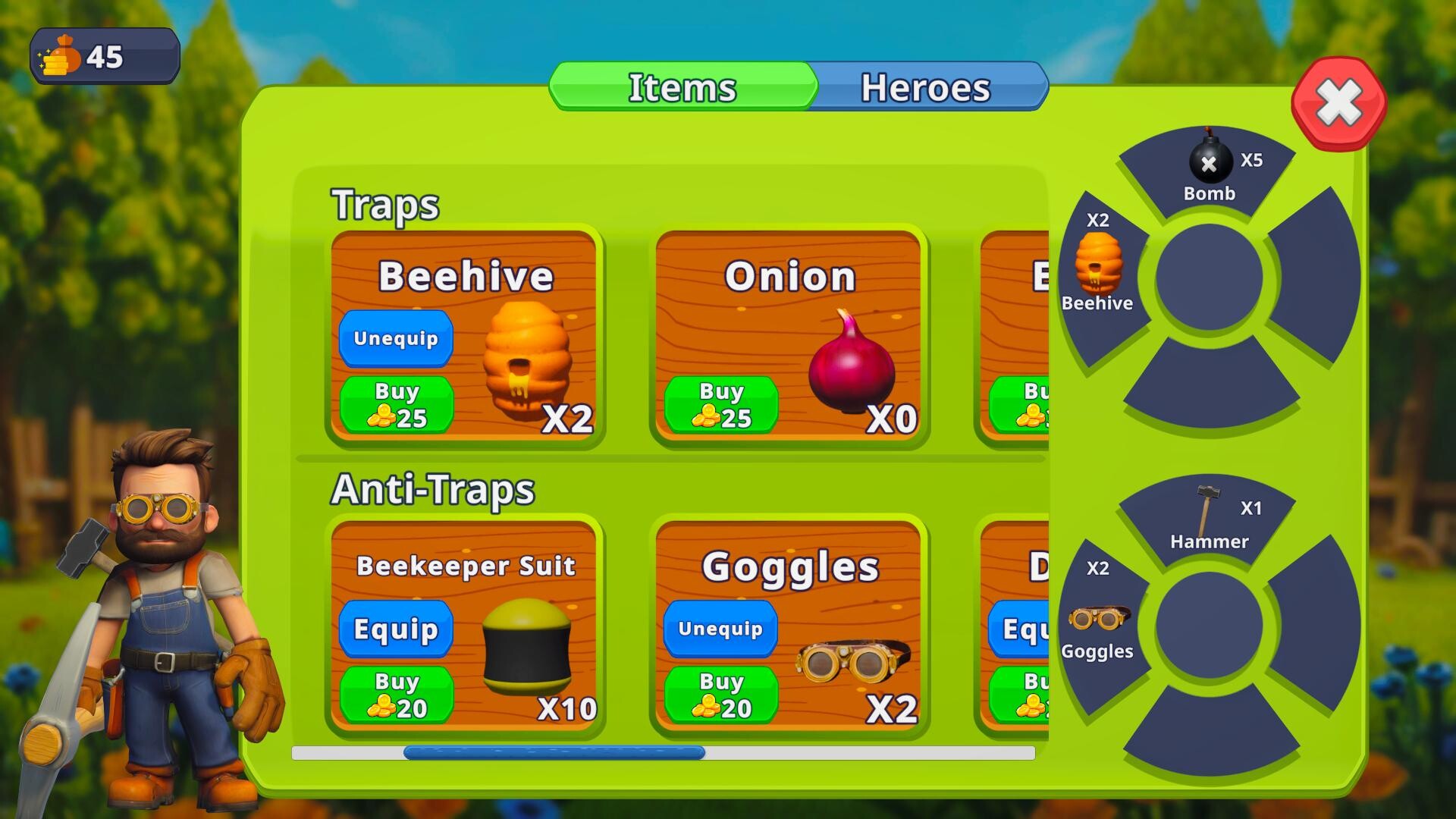Select the Items tab
The image size is (1456, 819).
[681, 87]
